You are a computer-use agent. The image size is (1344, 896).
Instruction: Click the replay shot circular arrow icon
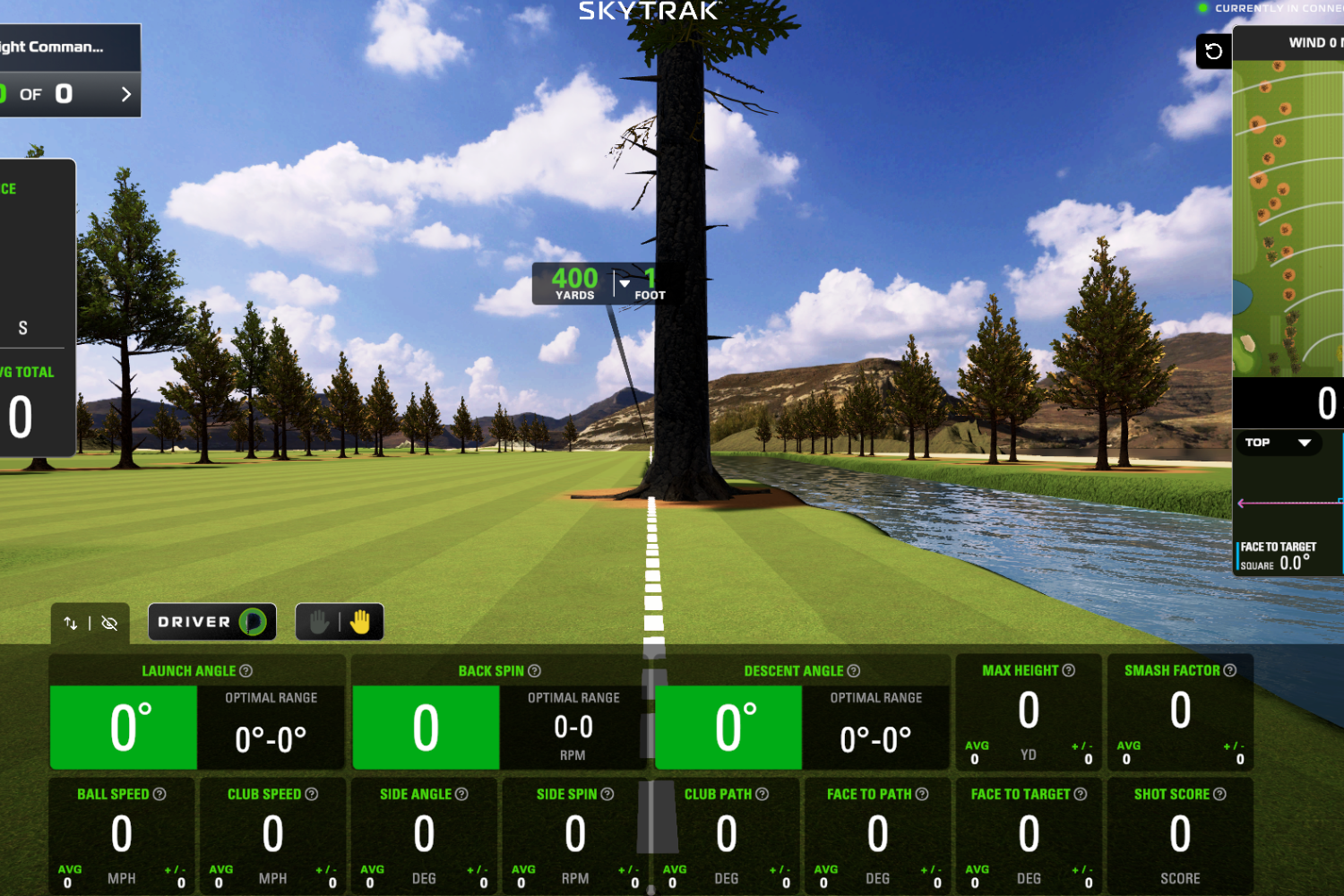click(1213, 51)
